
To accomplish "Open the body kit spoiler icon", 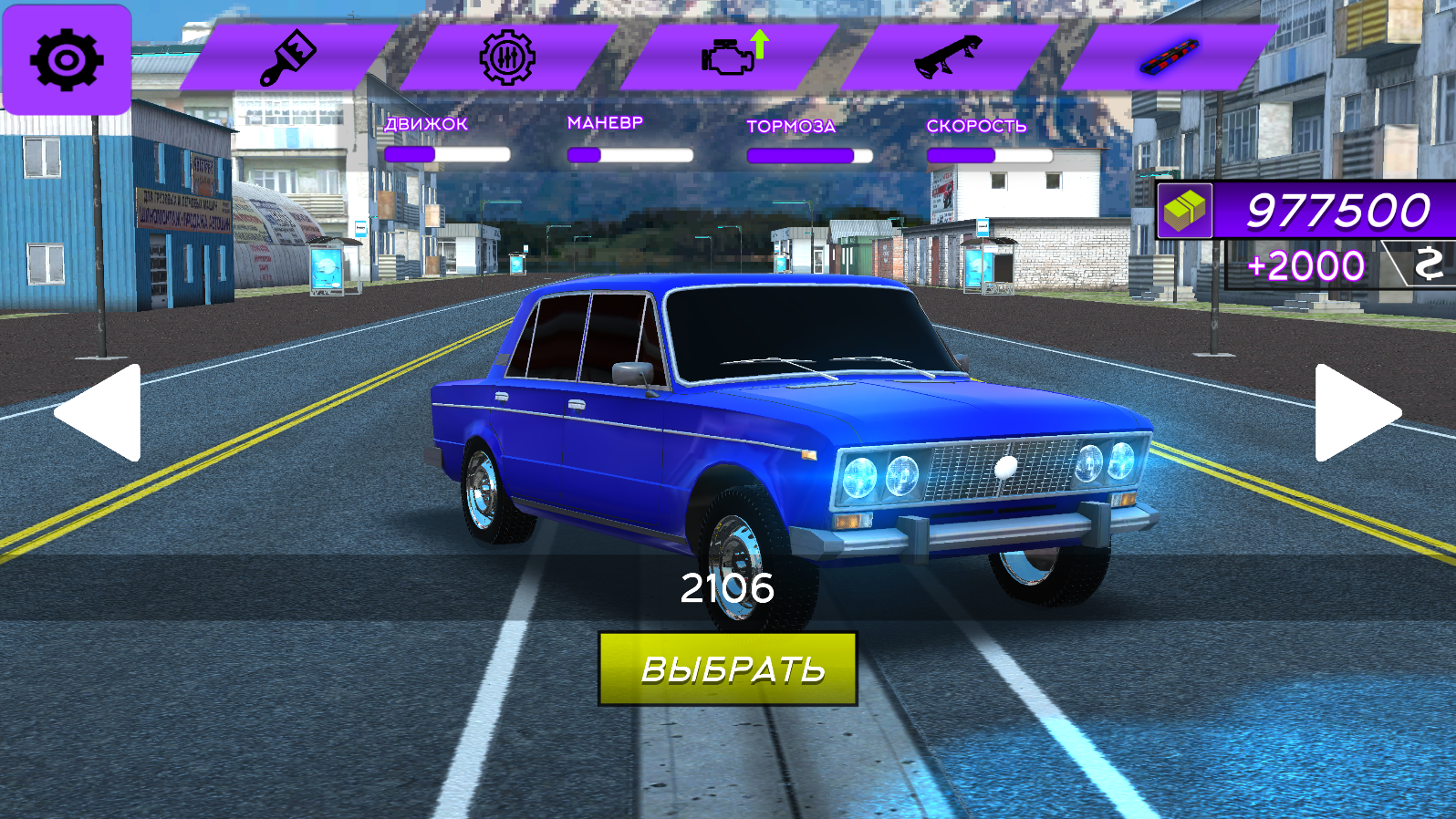I will click(x=947, y=57).
